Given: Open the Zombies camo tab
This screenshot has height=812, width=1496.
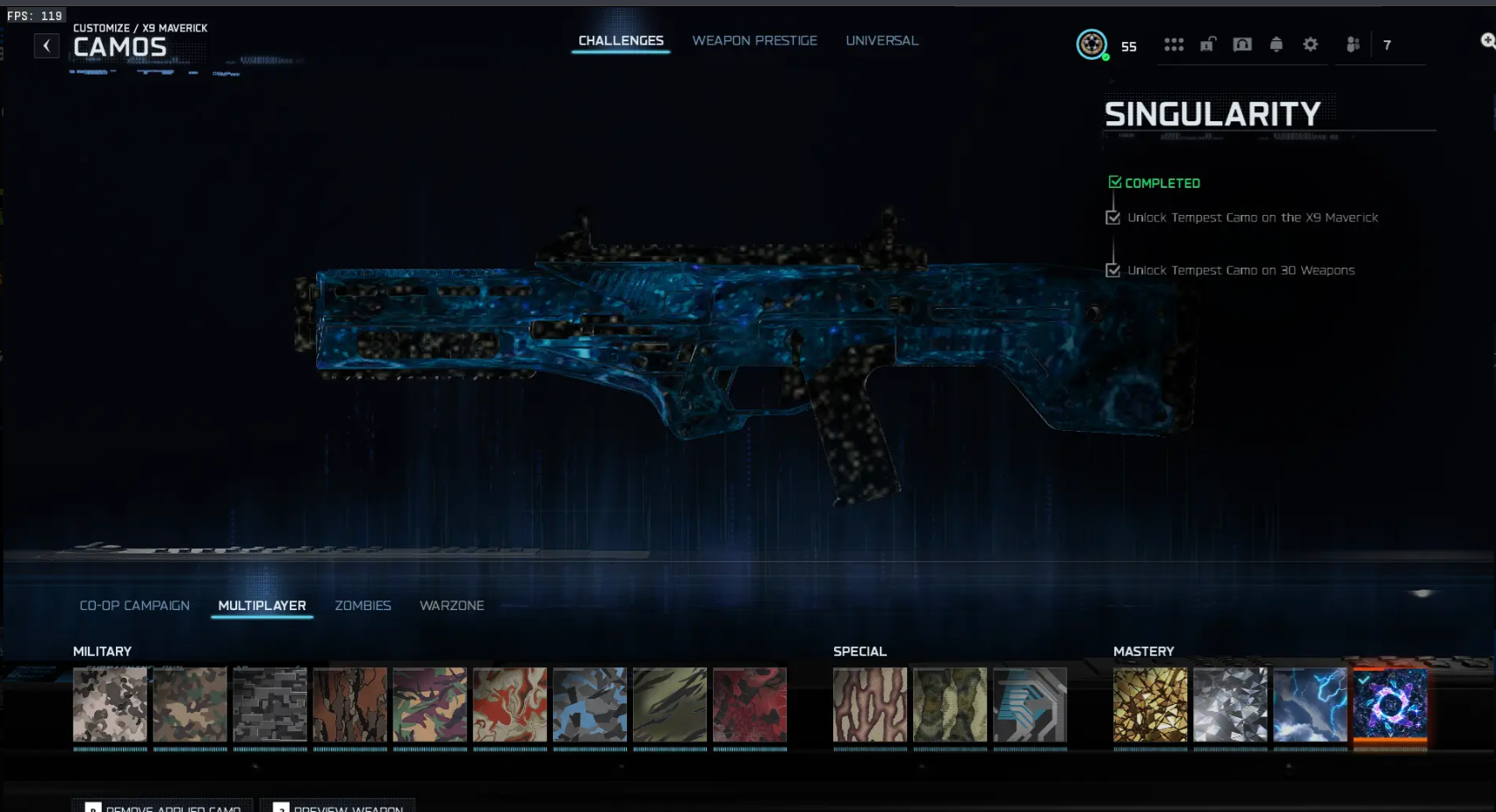Looking at the screenshot, I should click(363, 605).
